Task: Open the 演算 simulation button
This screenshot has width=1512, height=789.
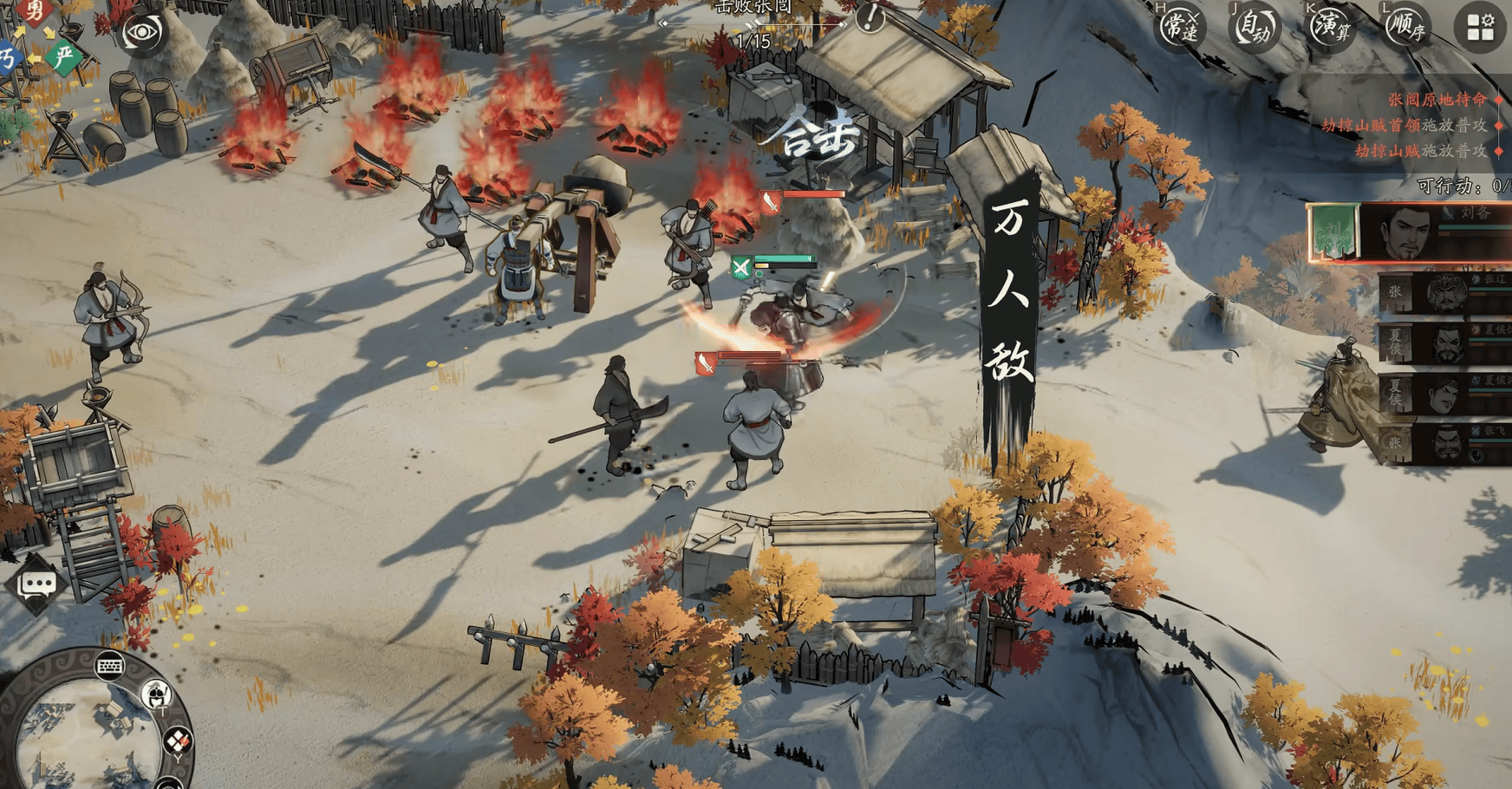Action: click(1330, 28)
